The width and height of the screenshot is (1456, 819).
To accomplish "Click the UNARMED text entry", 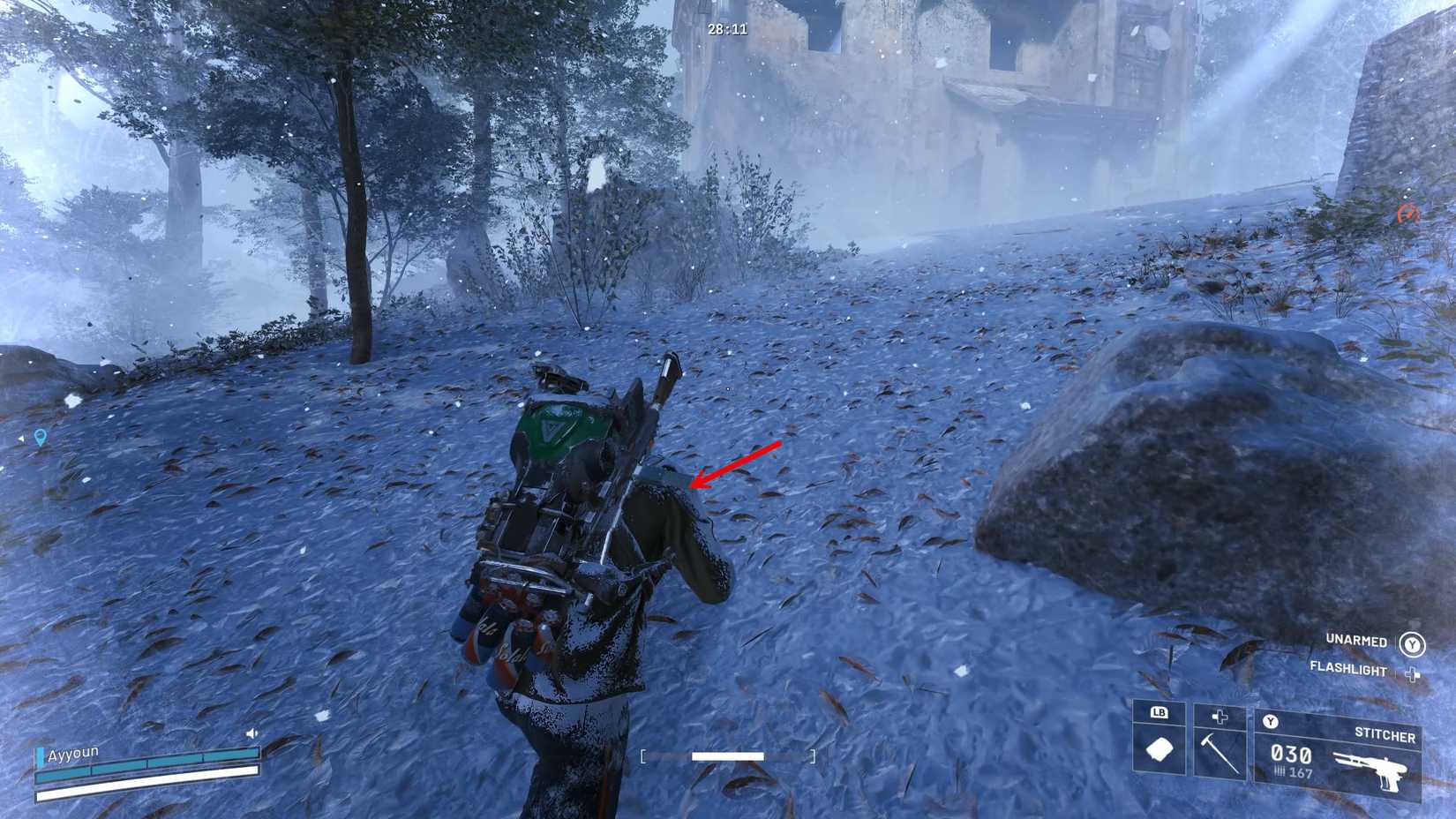I will (x=1357, y=641).
